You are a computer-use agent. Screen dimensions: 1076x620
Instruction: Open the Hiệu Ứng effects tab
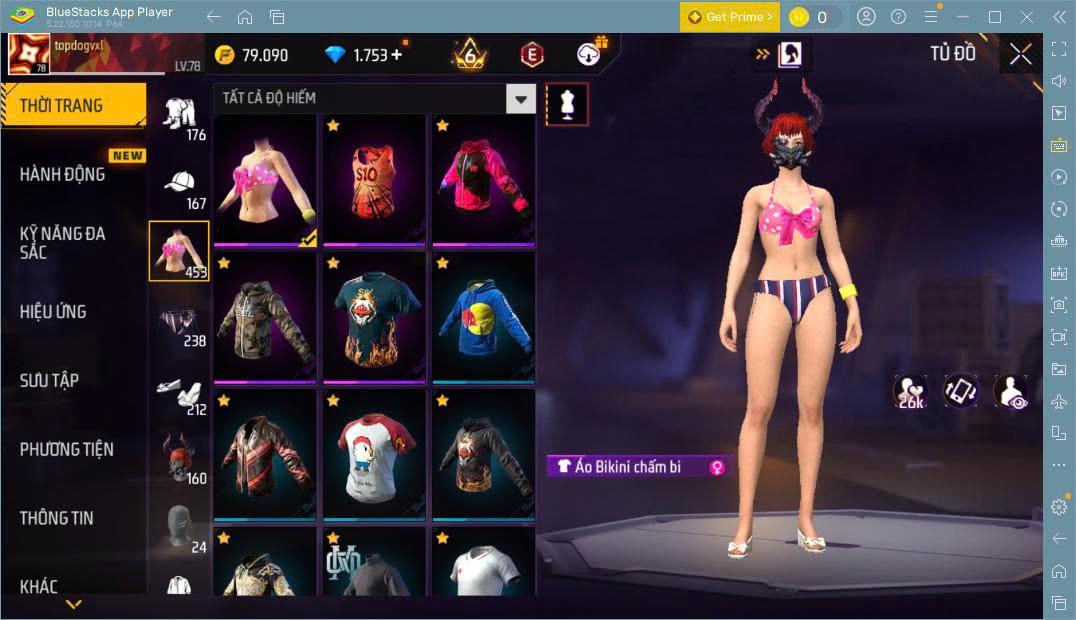[x=53, y=311]
